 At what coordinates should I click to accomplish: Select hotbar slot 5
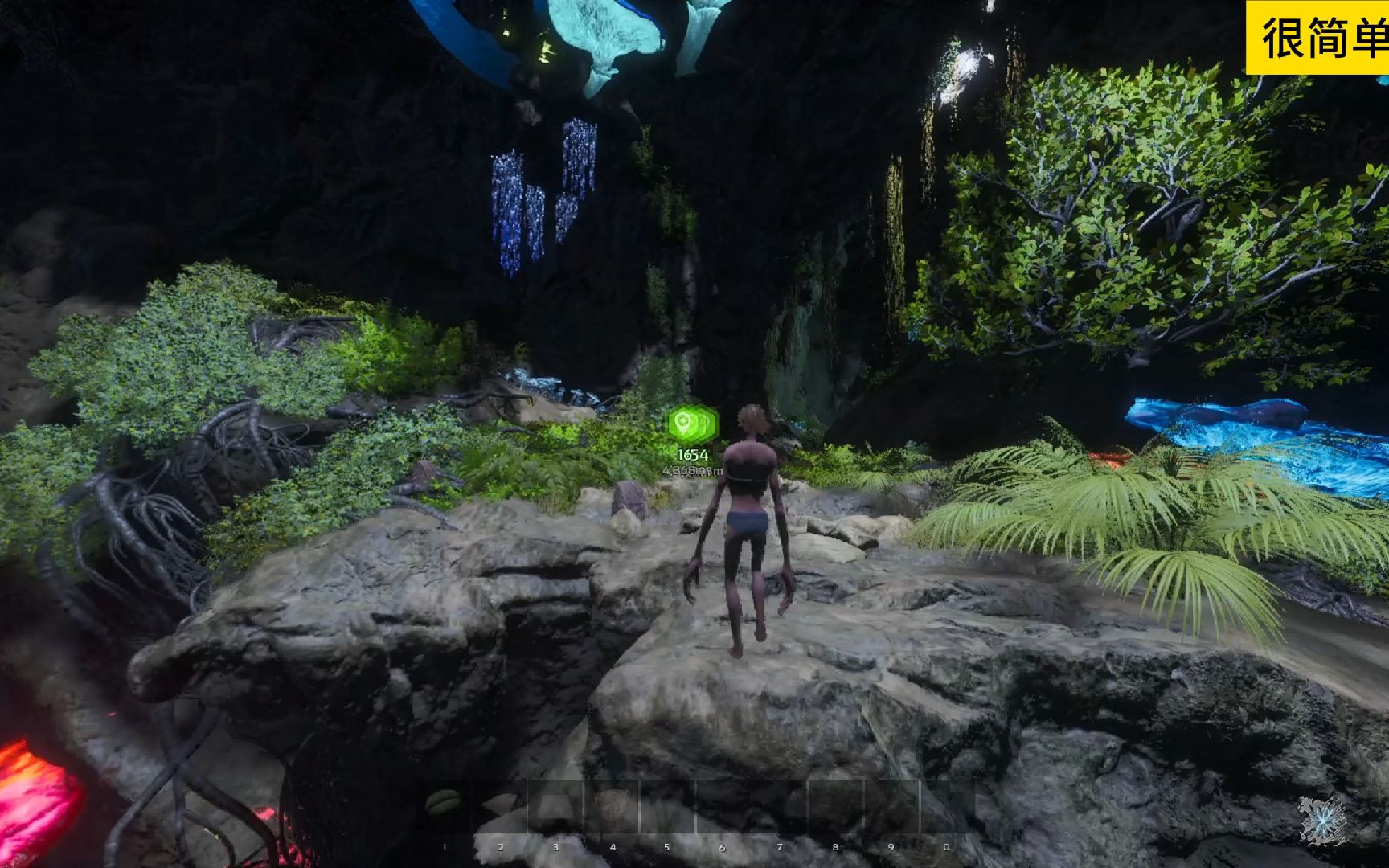pos(667,804)
